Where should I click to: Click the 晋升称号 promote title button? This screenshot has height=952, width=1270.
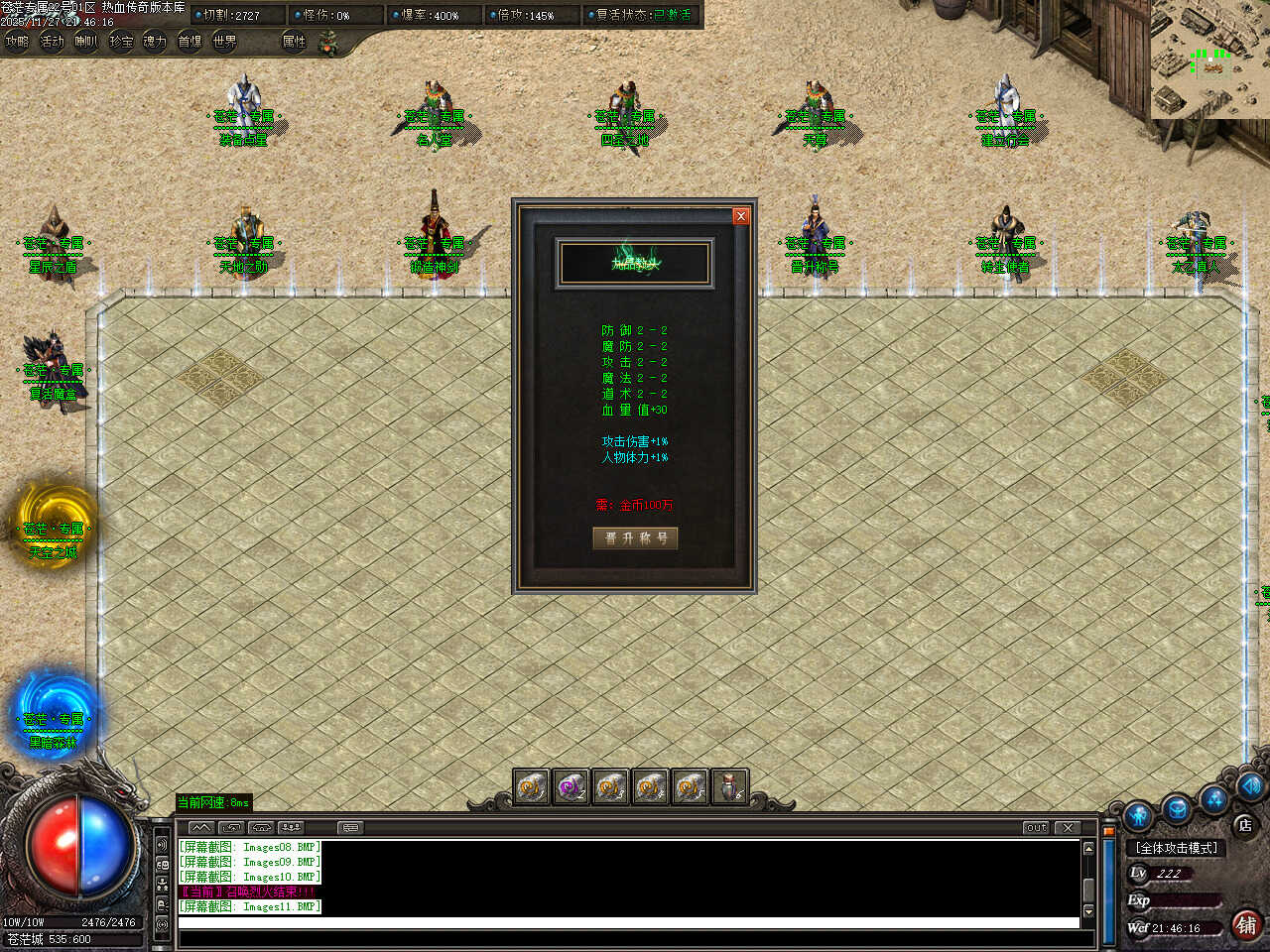coord(635,537)
